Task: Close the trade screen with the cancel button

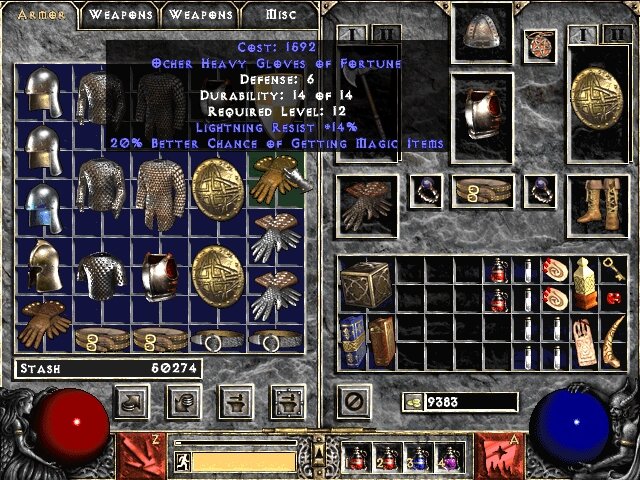Action: coord(353,400)
